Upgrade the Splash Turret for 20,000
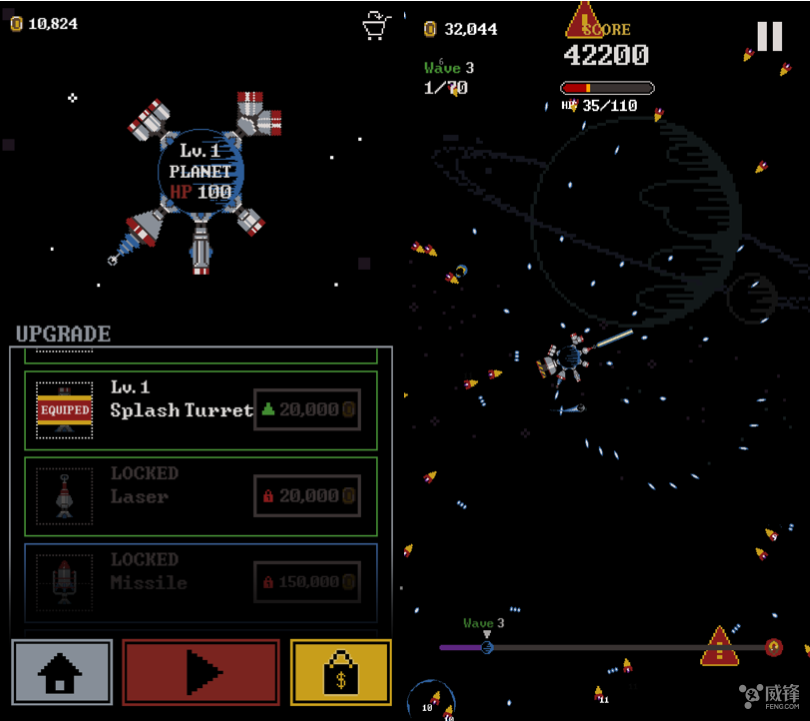Screen dimensions: 810x721 point(307,410)
